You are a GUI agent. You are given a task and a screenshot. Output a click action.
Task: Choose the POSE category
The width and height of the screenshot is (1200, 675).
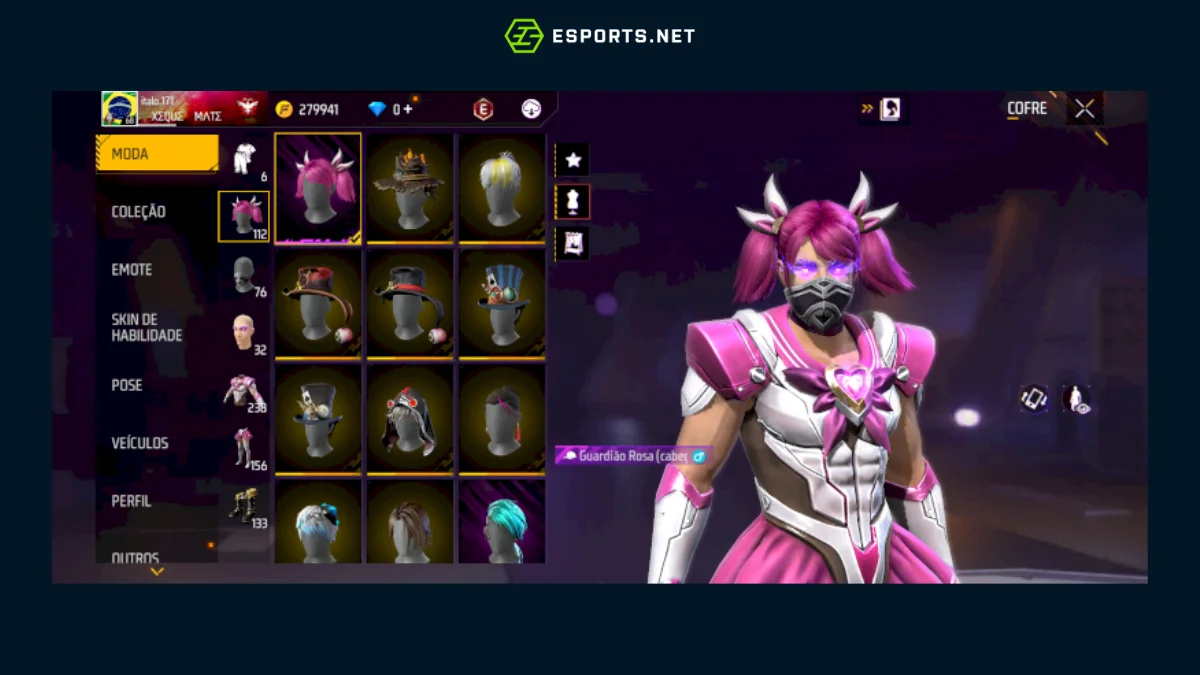[127, 385]
